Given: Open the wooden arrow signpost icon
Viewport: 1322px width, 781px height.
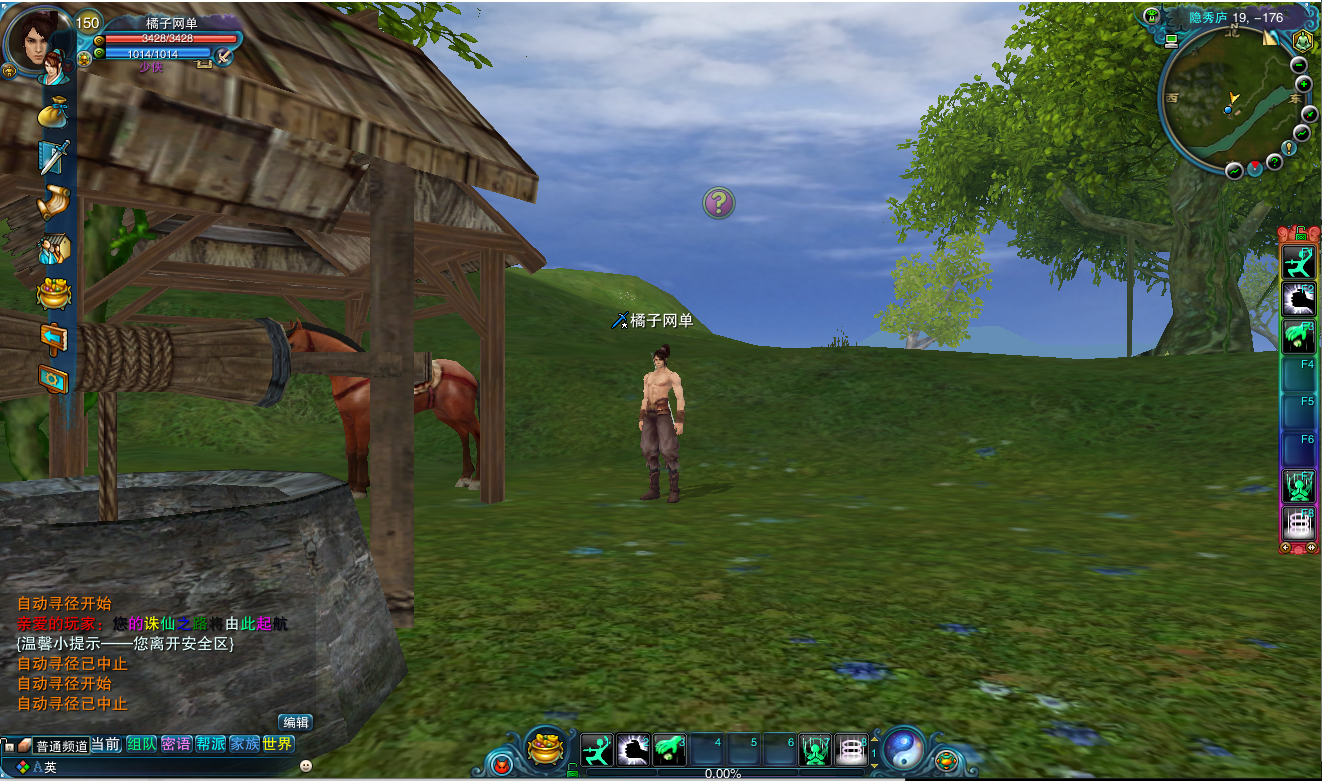Looking at the screenshot, I should 52,337.
